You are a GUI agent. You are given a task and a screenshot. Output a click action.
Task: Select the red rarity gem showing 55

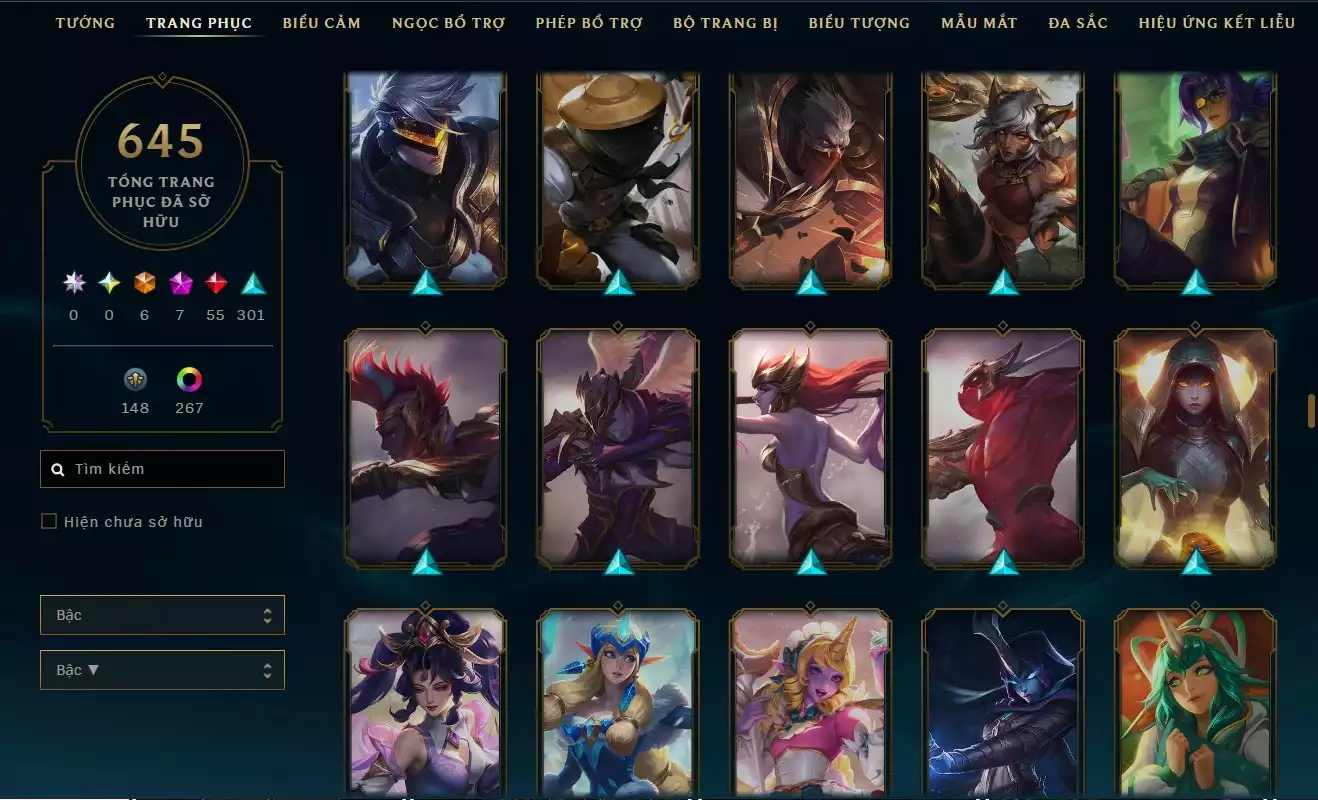coord(215,284)
